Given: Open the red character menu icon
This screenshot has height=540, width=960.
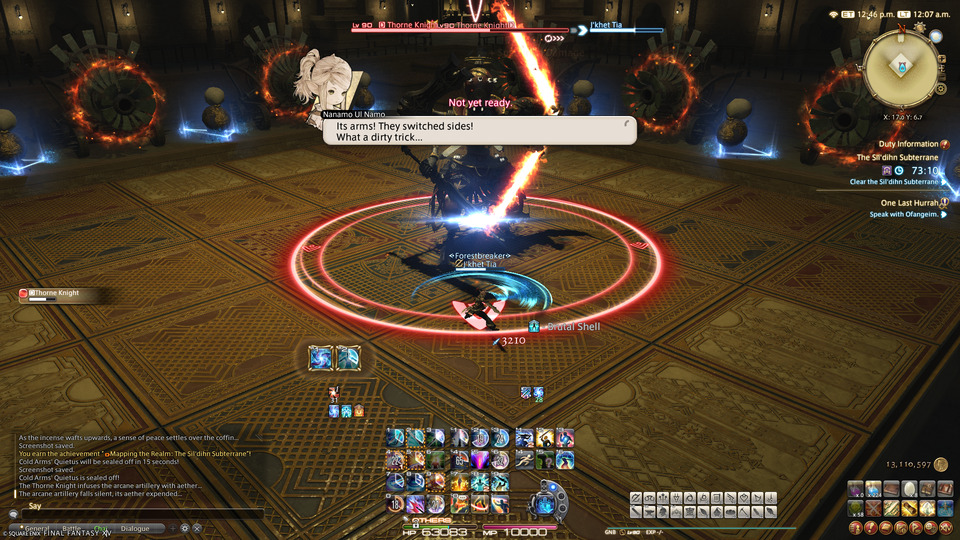Looking at the screenshot, I should [856, 526].
